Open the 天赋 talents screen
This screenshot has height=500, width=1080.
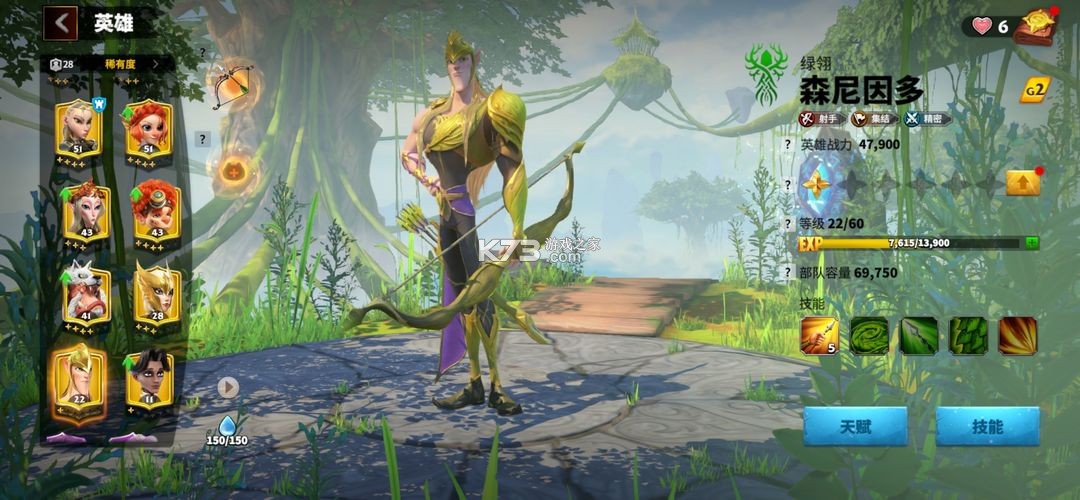[x=854, y=426]
